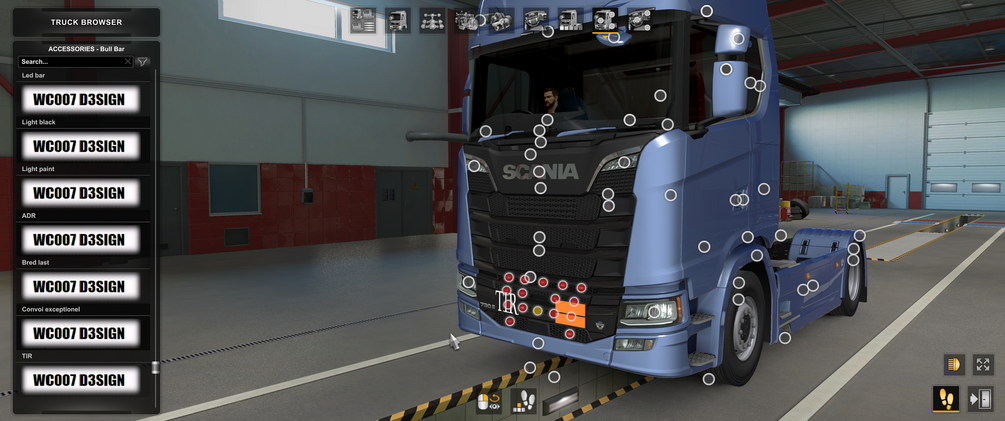Toggle the mouse camera rotate icon
This screenshot has height=421, width=1005.
[489, 402]
